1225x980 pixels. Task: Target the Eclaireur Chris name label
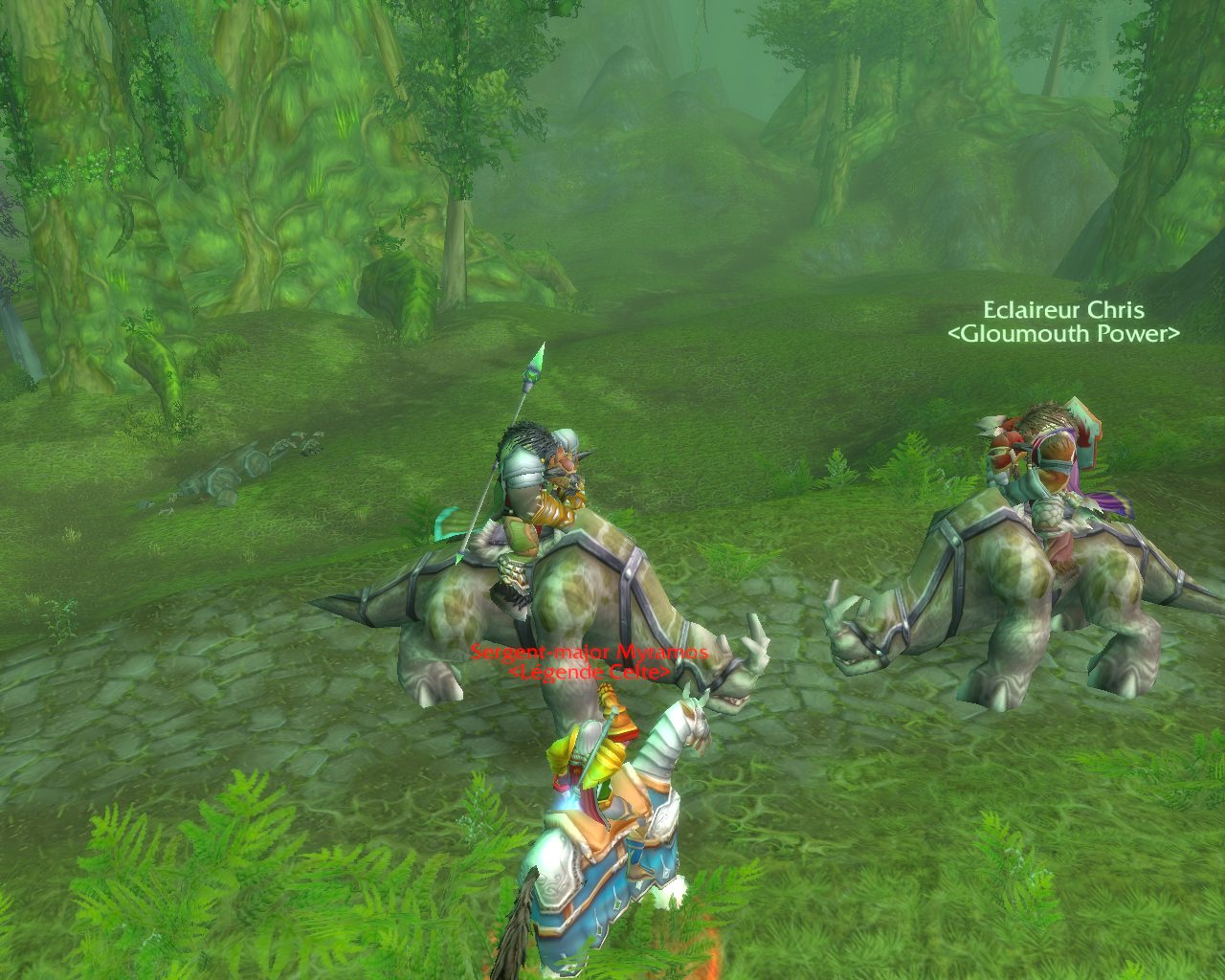tap(1063, 310)
